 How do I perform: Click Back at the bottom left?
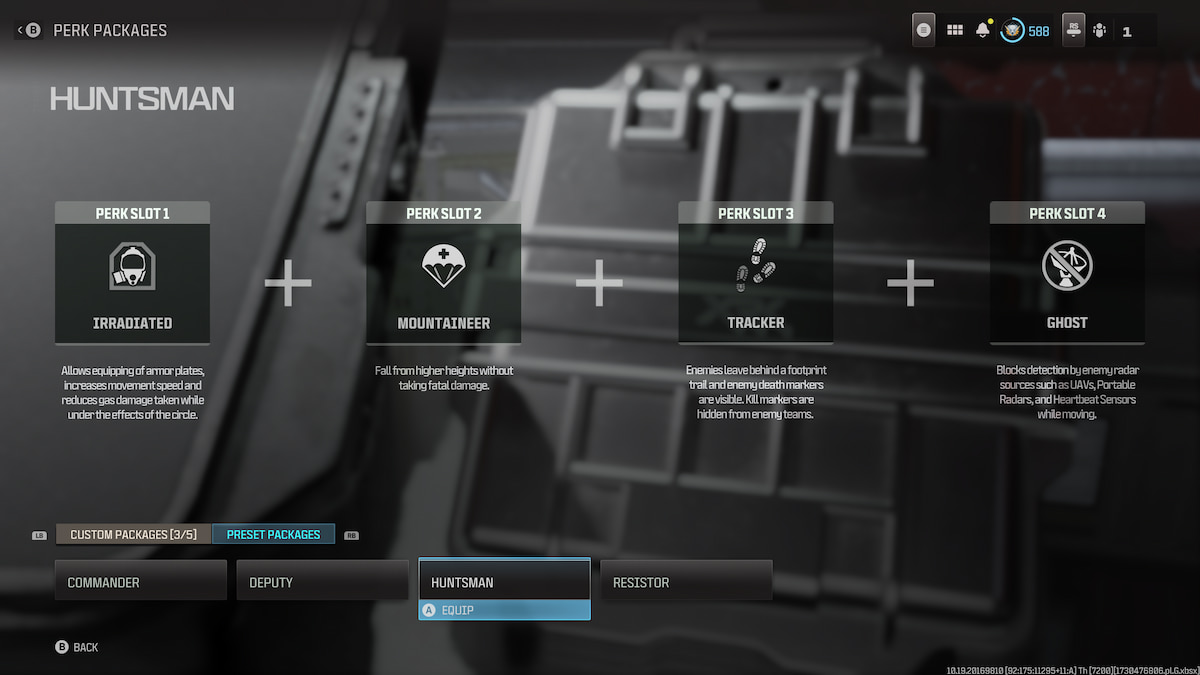click(77, 647)
